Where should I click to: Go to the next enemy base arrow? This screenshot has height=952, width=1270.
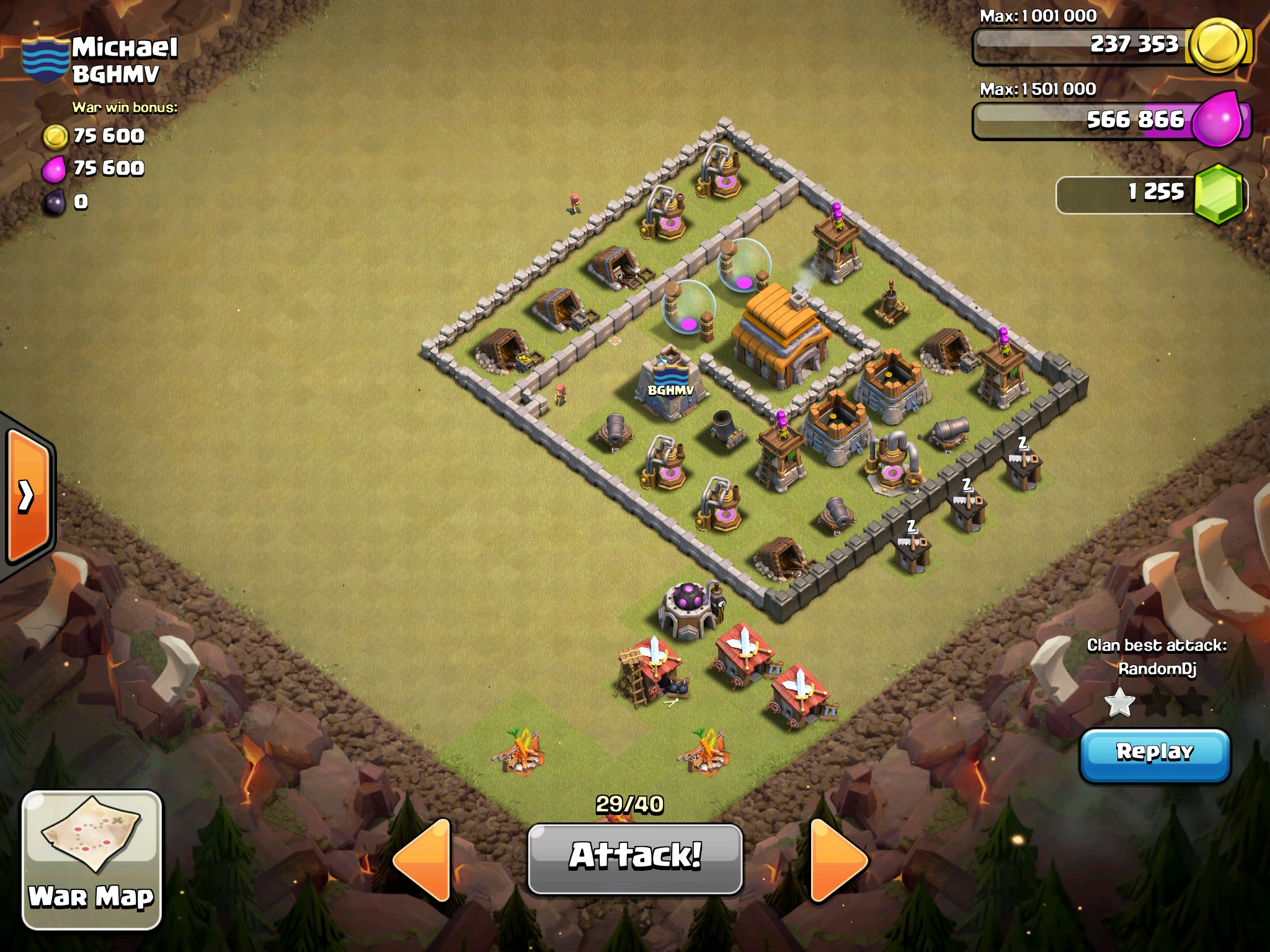coord(838,859)
